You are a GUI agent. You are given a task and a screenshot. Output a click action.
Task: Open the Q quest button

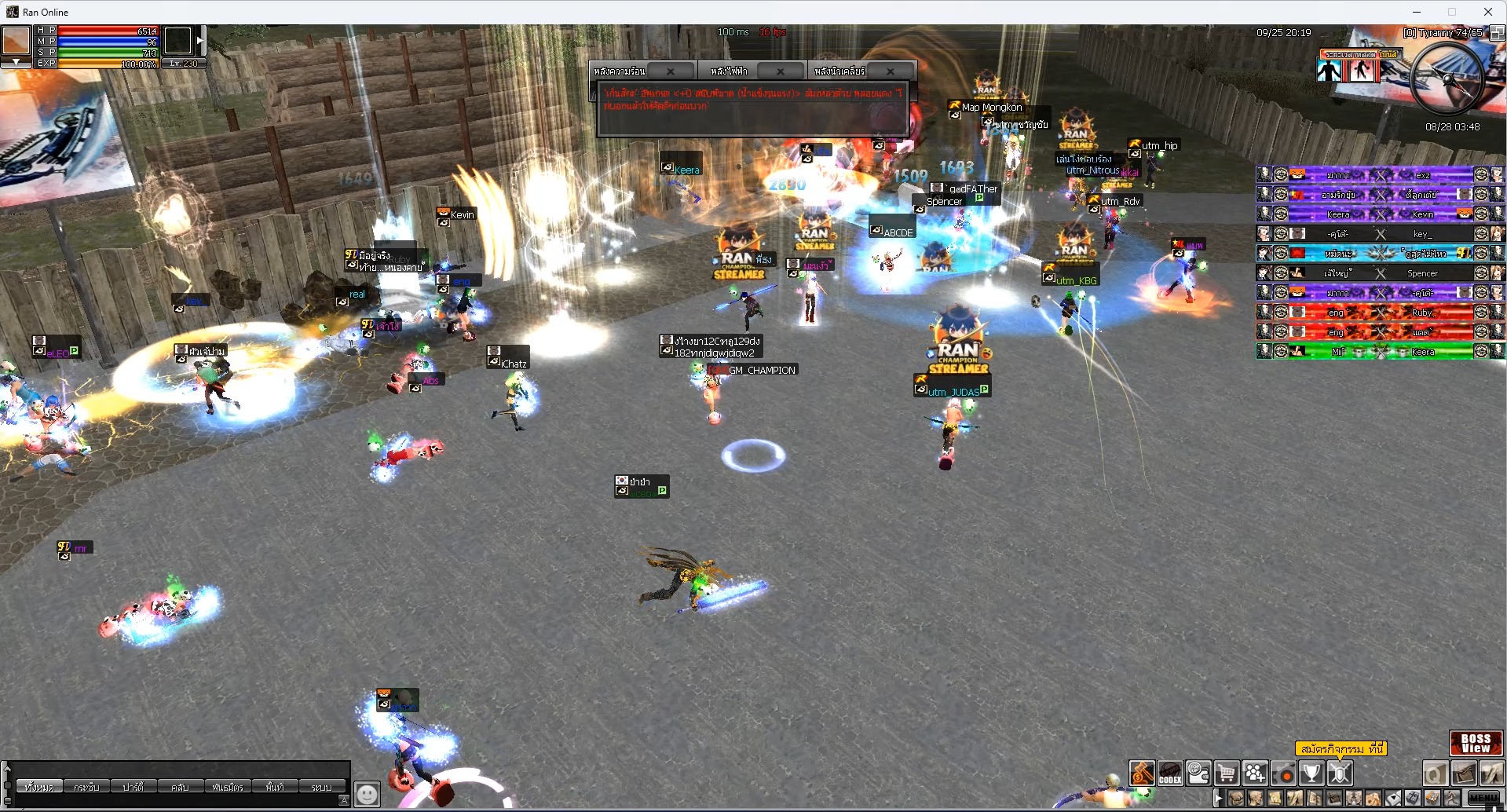click(x=1436, y=774)
